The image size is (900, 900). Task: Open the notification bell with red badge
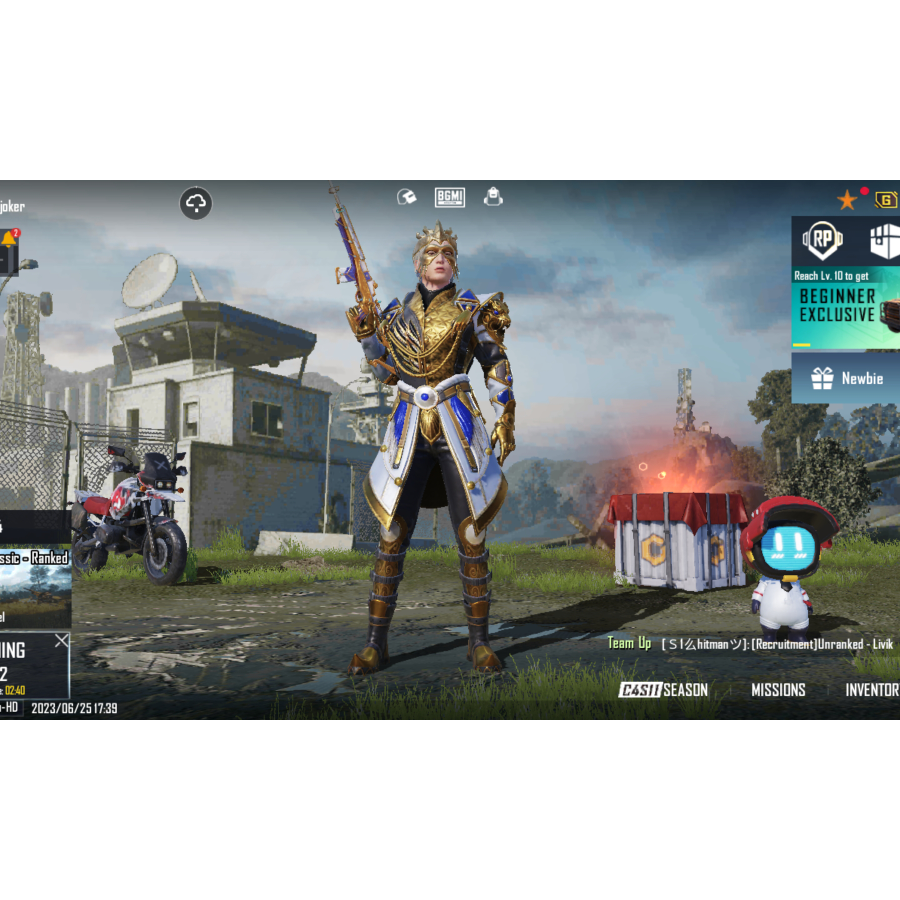tap(9, 241)
